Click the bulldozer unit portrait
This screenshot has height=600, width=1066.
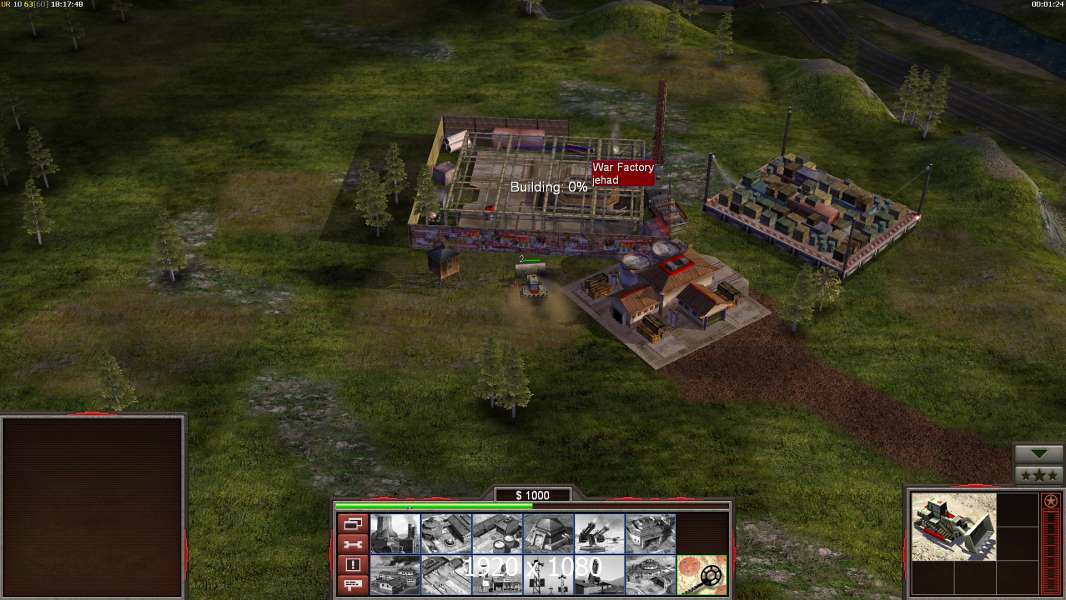(x=954, y=526)
